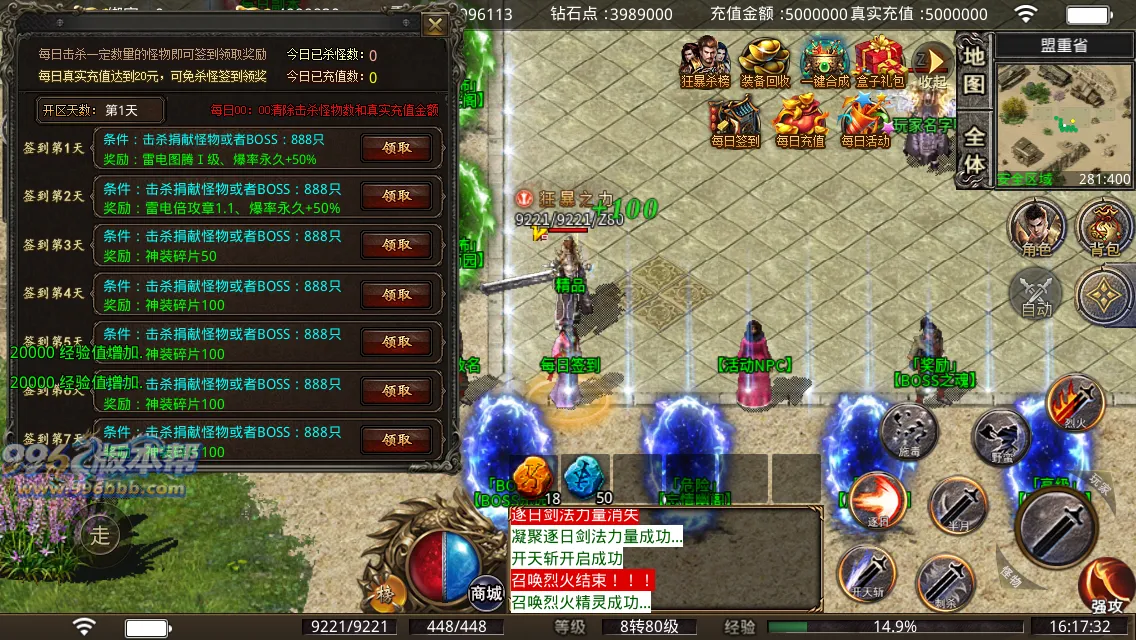Claim the 签到第3天 神装碎片50 reward
This screenshot has width=1136, height=640.
click(396, 245)
